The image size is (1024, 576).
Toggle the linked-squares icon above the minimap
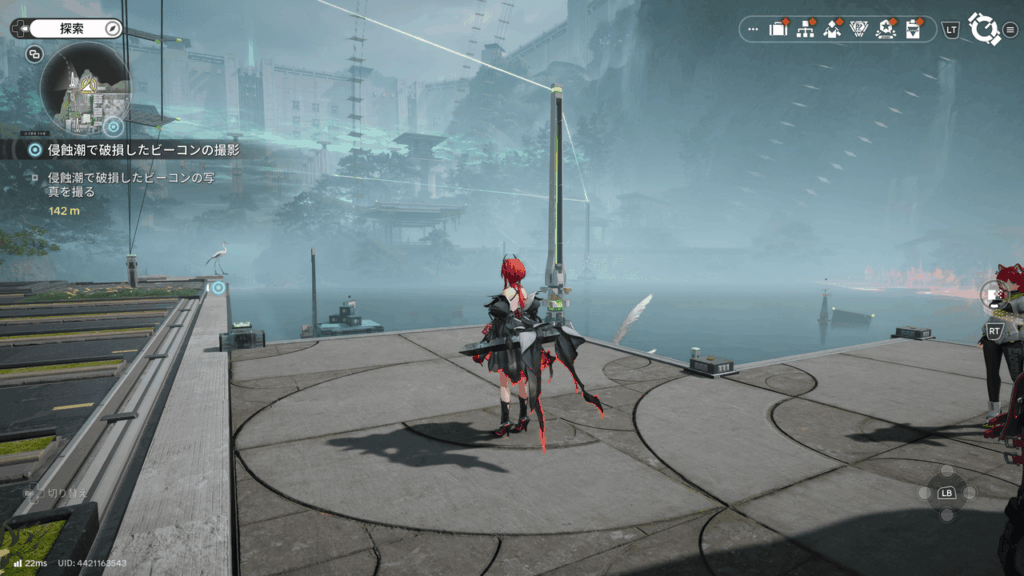tap(35, 55)
